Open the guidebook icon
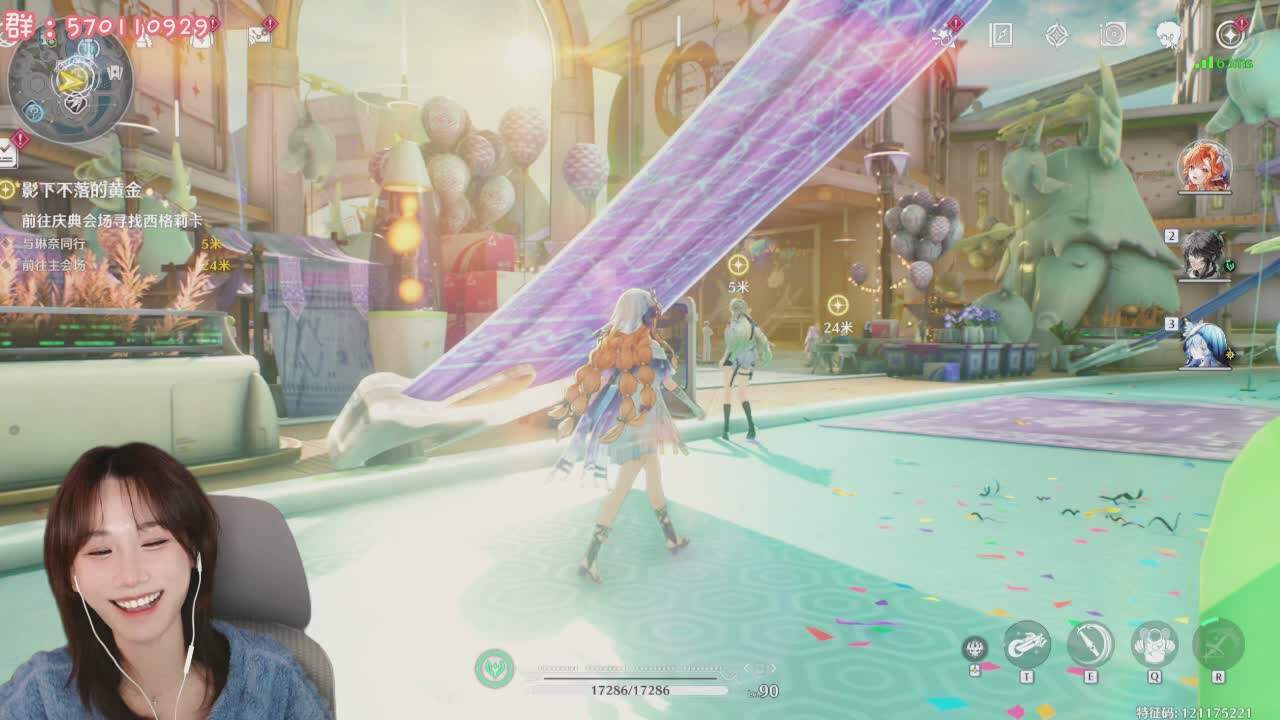Image resolution: width=1280 pixels, height=720 pixels. [1001, 35]
